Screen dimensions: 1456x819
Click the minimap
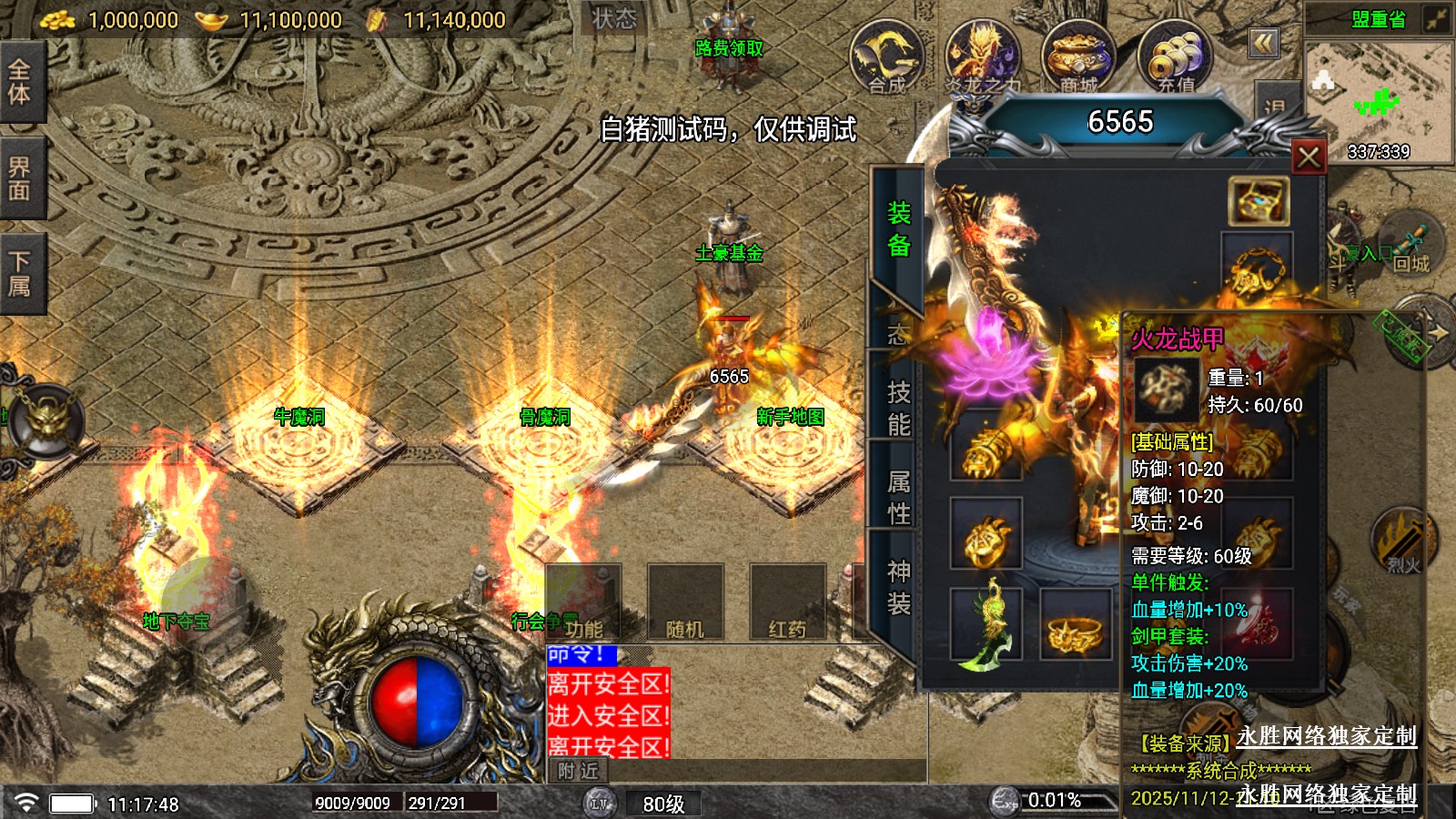(x=1379, y=100)
